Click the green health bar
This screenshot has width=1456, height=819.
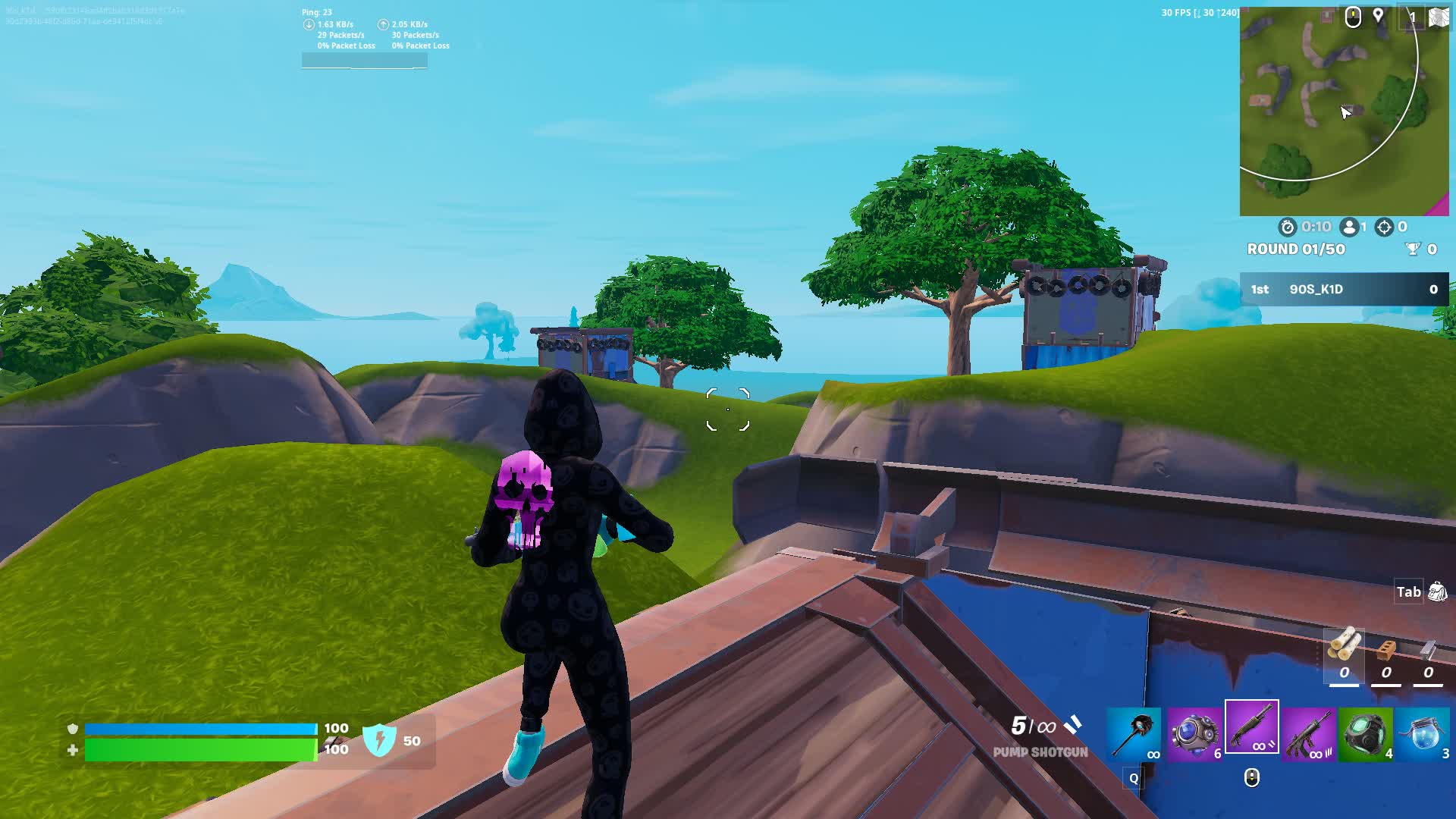(201, 749)
